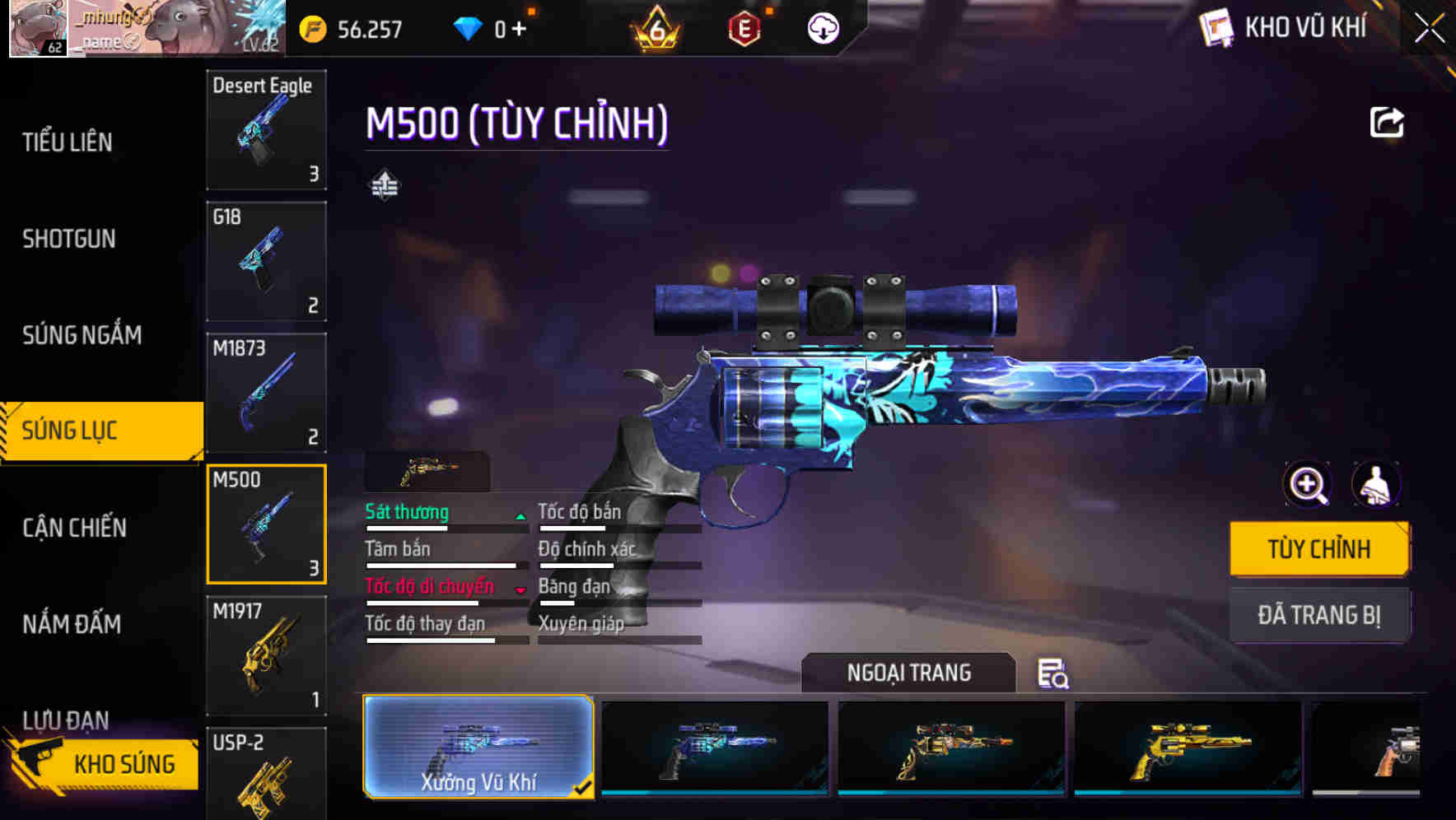Select the CẬN CHIẾN category
Viewport: 1456px width, 820px height.
pos(72,528)
